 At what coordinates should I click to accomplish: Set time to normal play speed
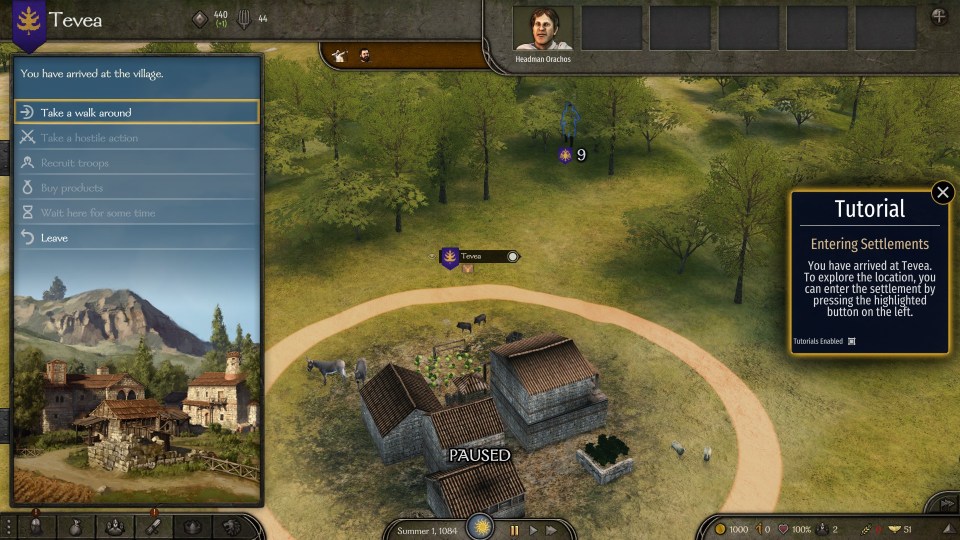tap(533, 530)
